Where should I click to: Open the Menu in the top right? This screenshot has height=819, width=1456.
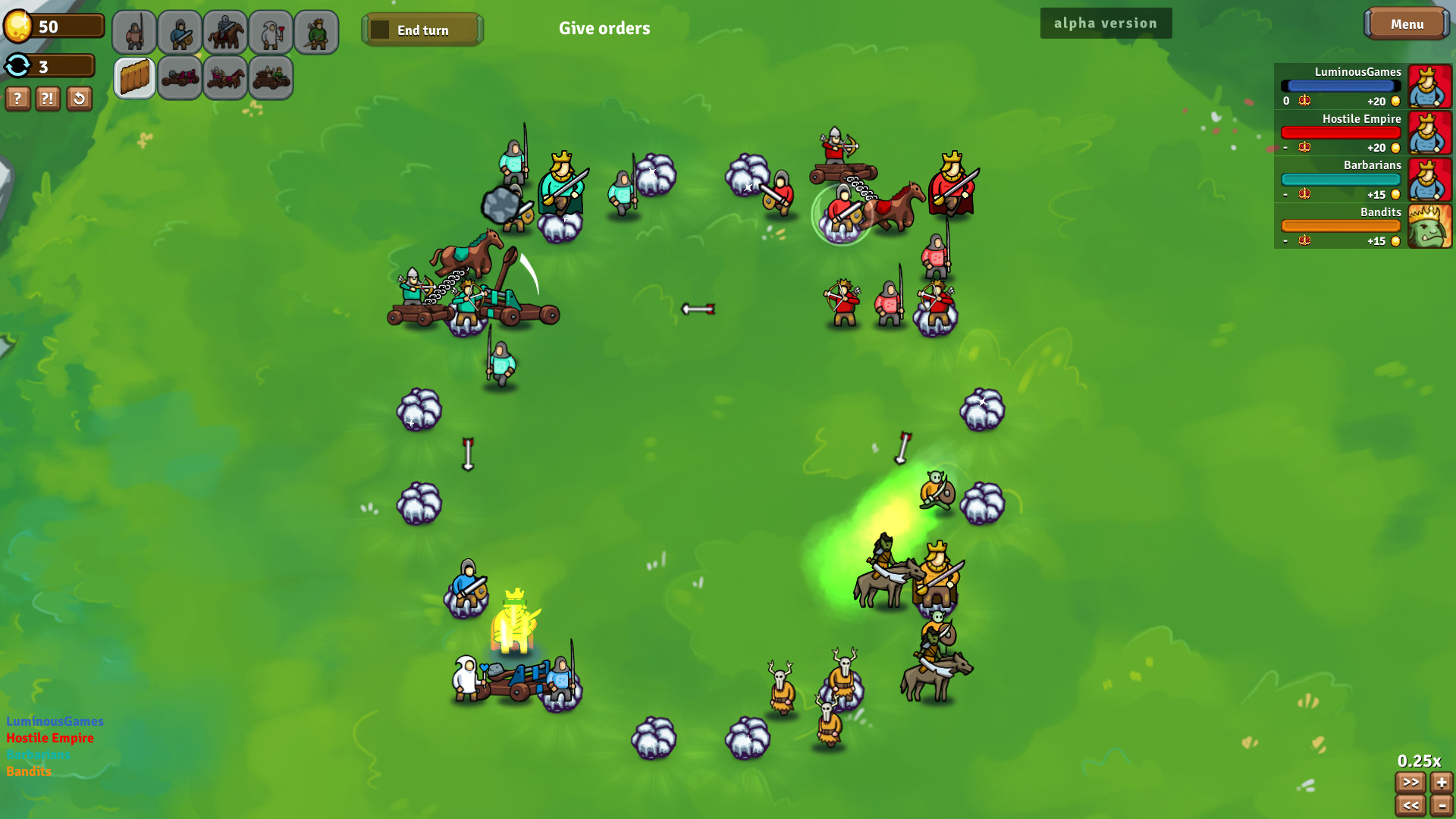click(x=1407, y=24)
